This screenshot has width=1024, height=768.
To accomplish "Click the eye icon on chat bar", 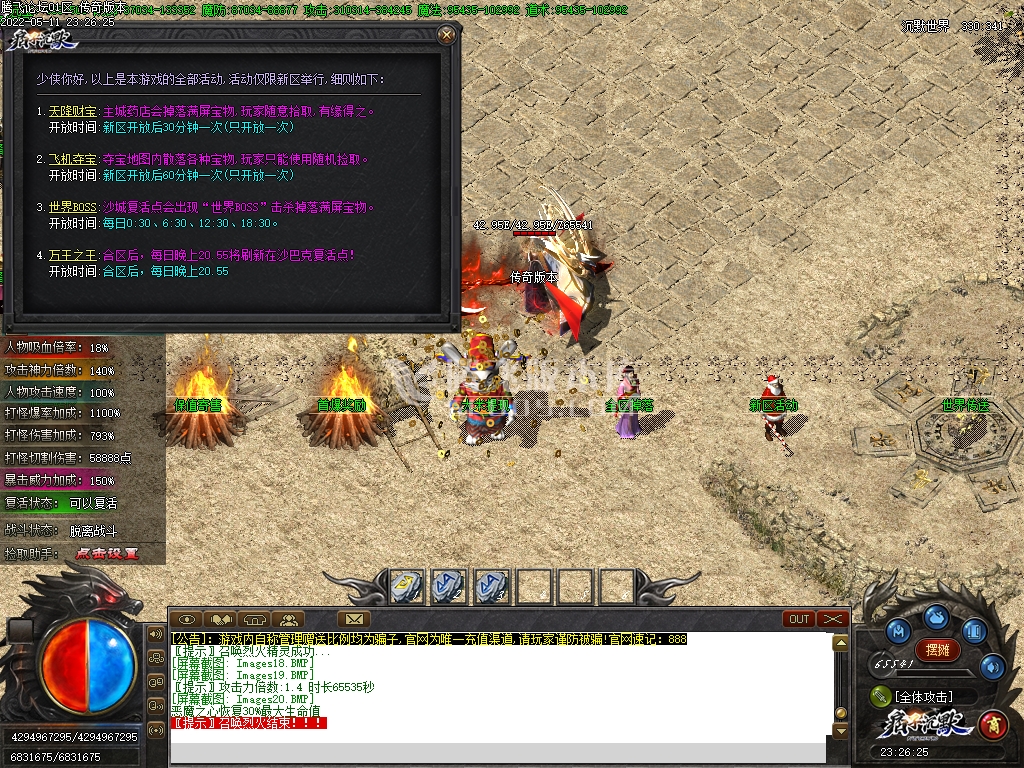I will tap(187, 619).
